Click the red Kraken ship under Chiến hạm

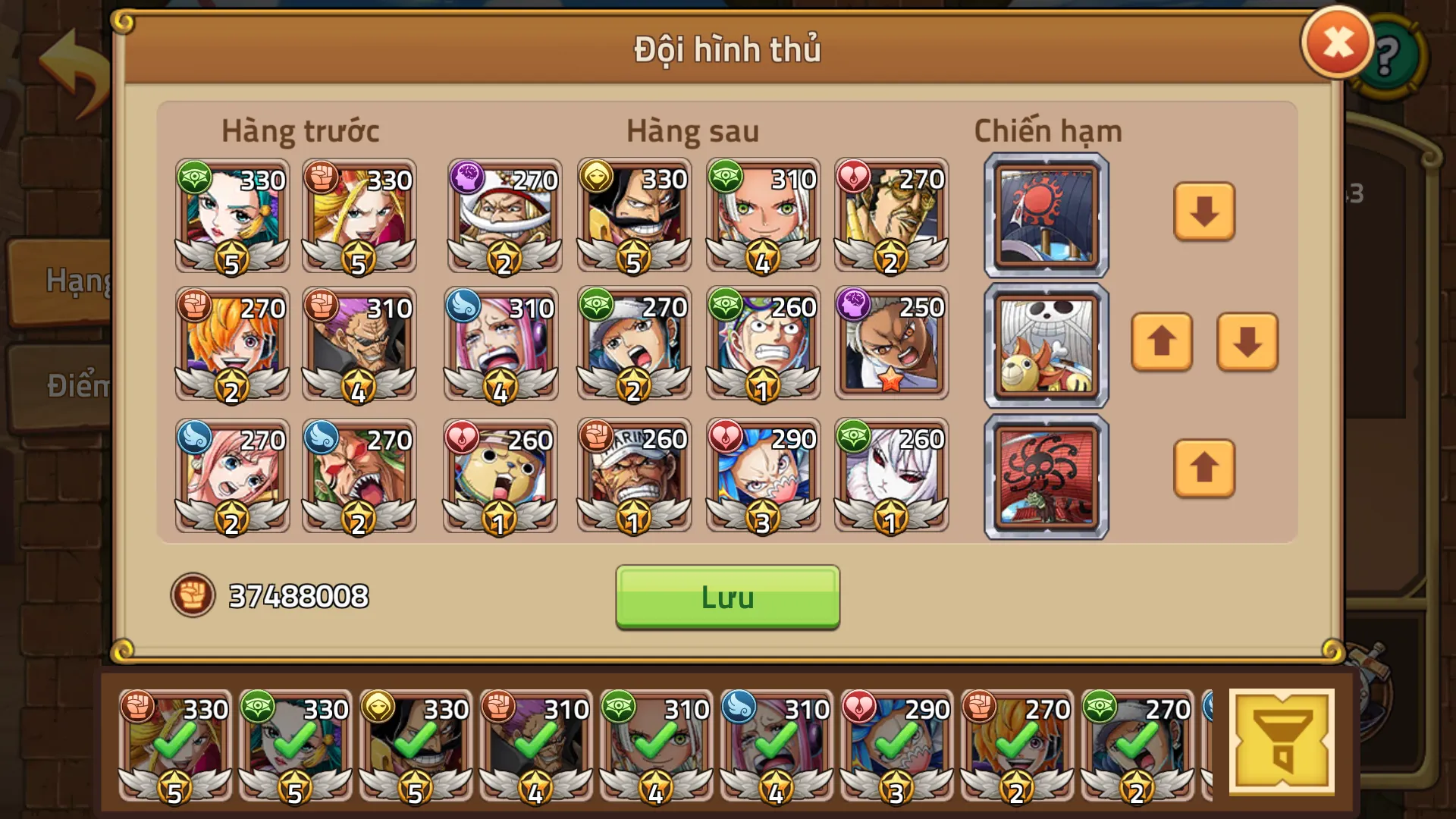pyautogui.click(x=1045, y=475)
